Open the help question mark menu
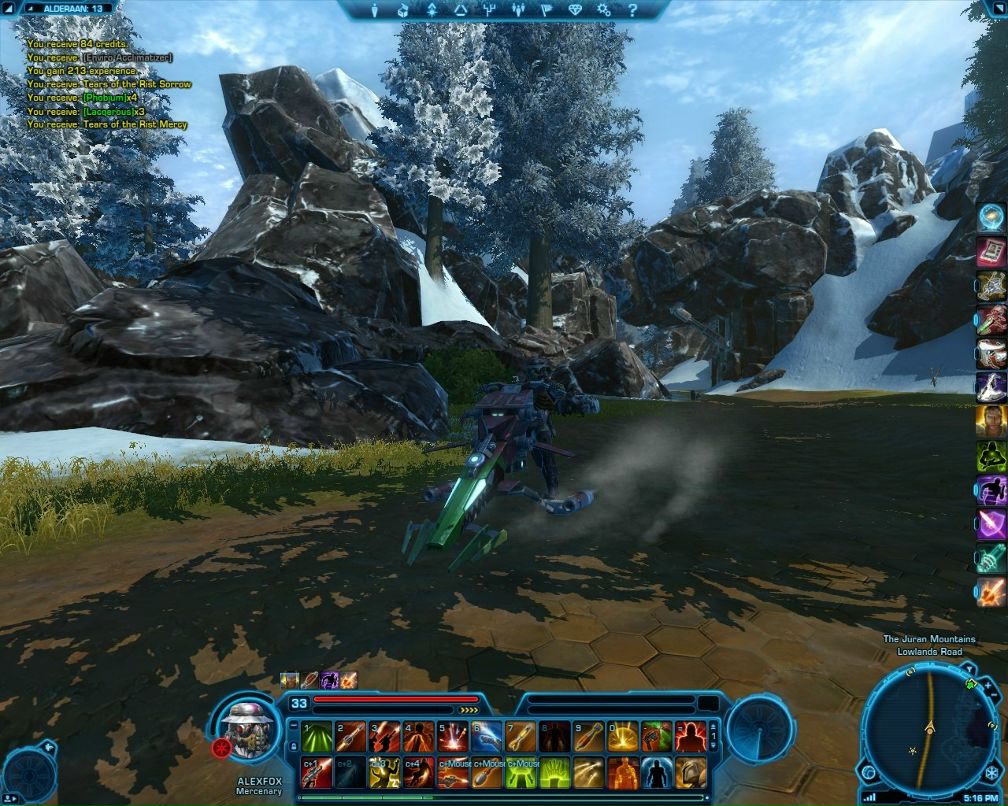Viewport: 1008px width, 806px height. pos(630,10)
